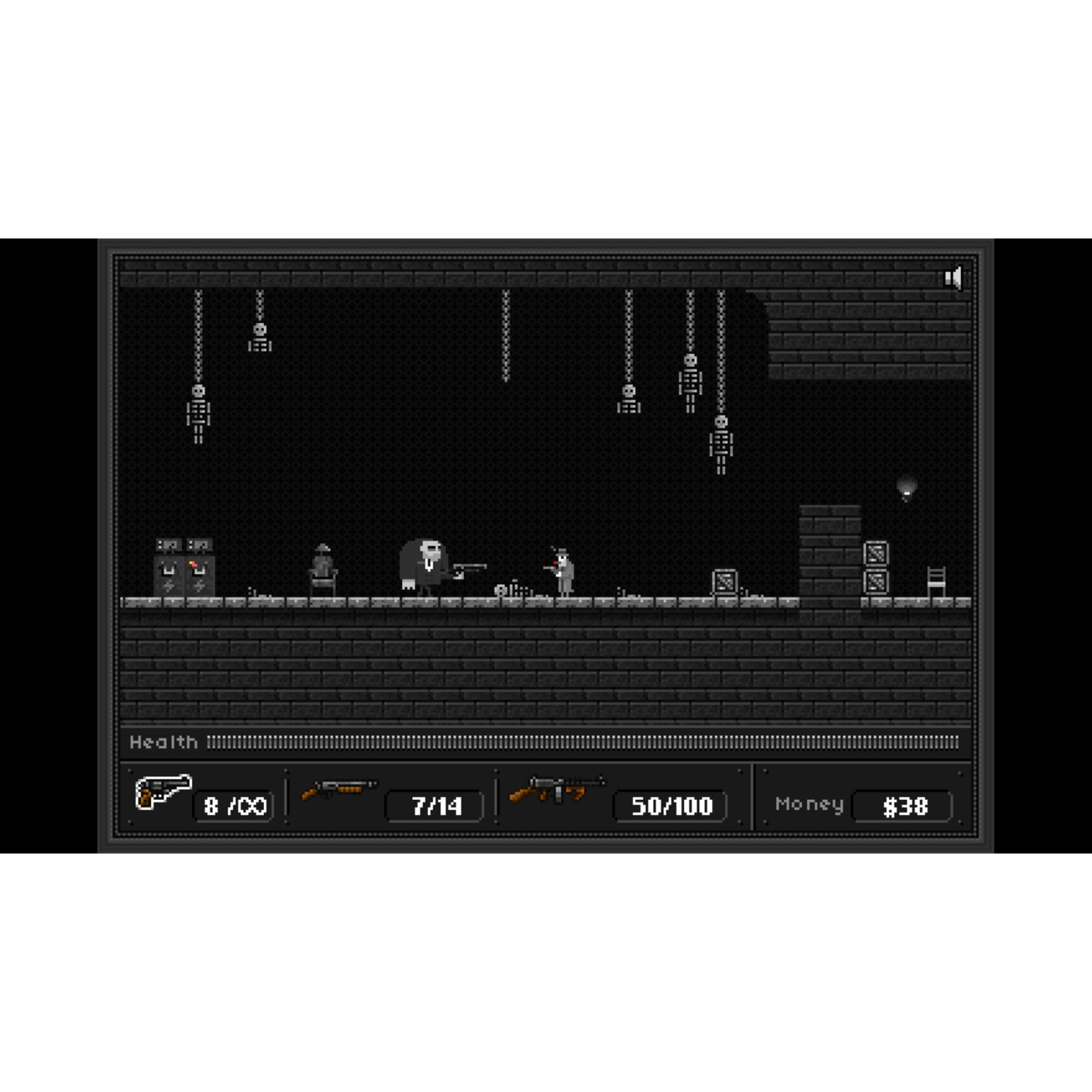The height and width of the screenshot is (1092, 1092).
Task: Click the revolver ammo counter showing 8/∞
Action: coord(234,805)
